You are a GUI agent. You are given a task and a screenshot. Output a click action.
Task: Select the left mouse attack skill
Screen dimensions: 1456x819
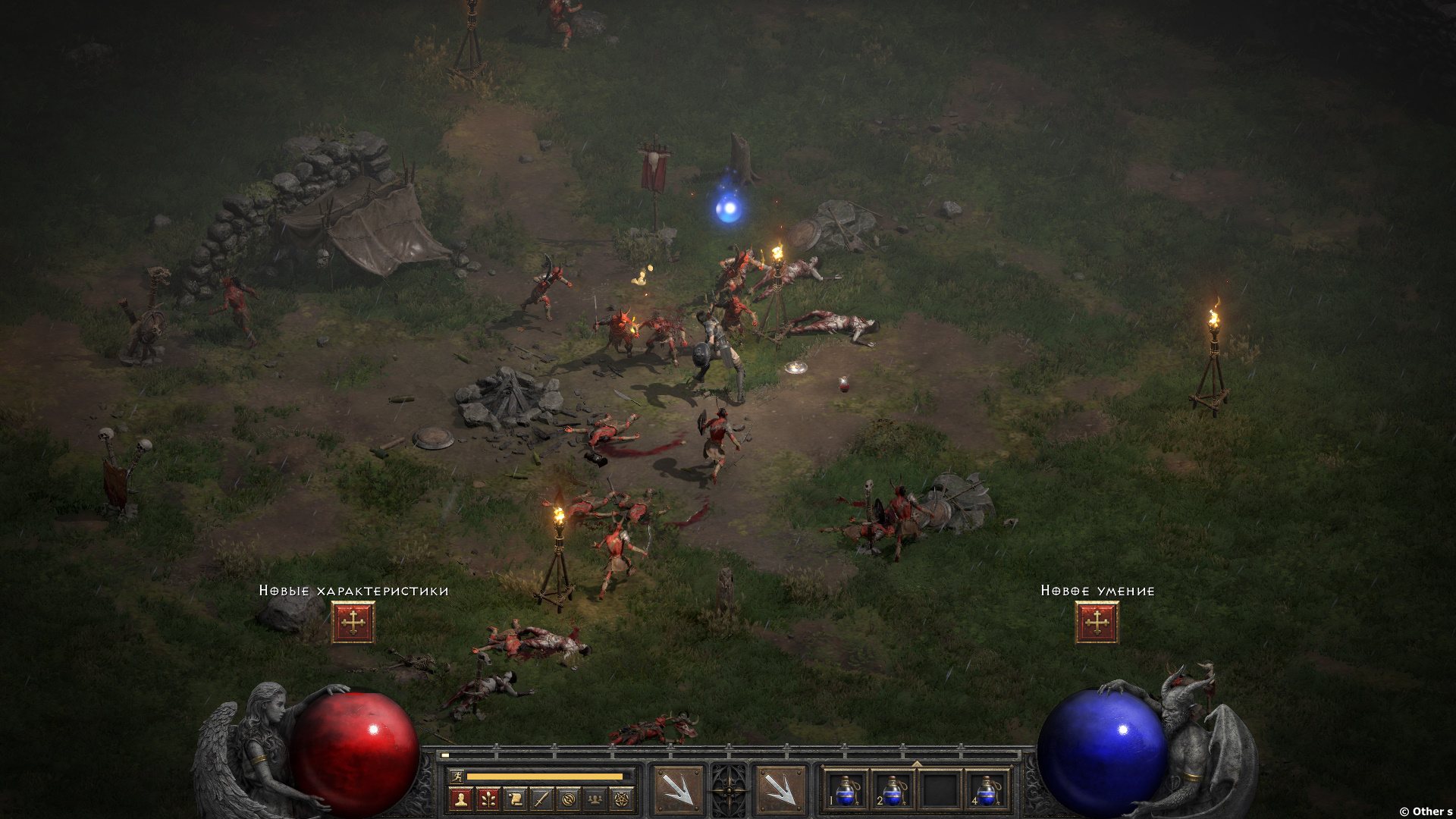tap(677, 791)
